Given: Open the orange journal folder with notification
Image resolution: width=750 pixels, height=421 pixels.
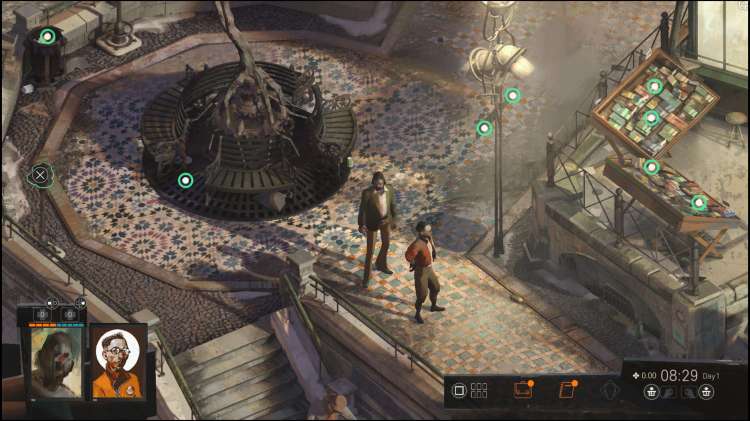Looking at the screenshot, I should point(523,390).
